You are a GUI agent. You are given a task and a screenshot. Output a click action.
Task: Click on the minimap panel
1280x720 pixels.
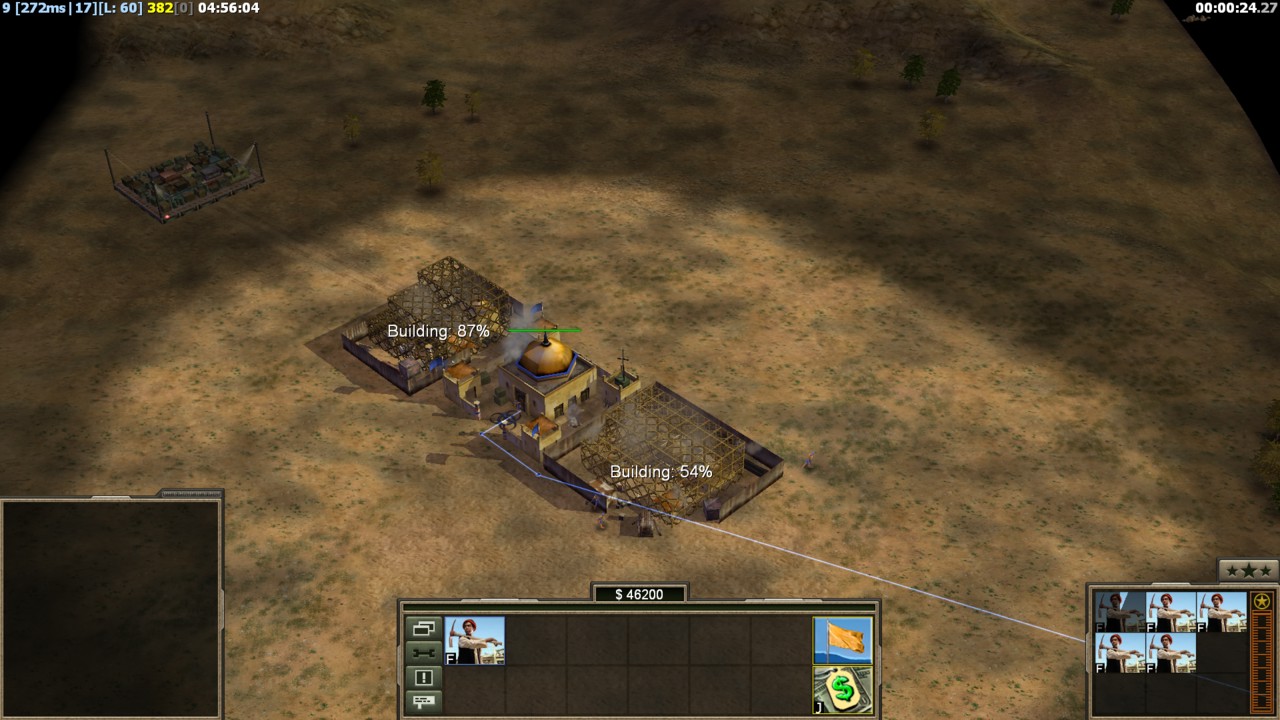(x=111, y=607)
